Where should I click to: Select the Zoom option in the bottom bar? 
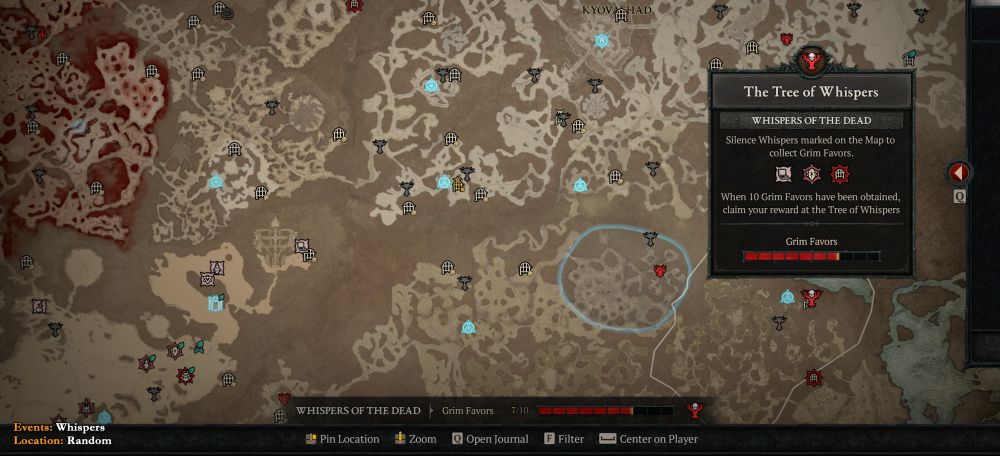[x=415, y=439]
